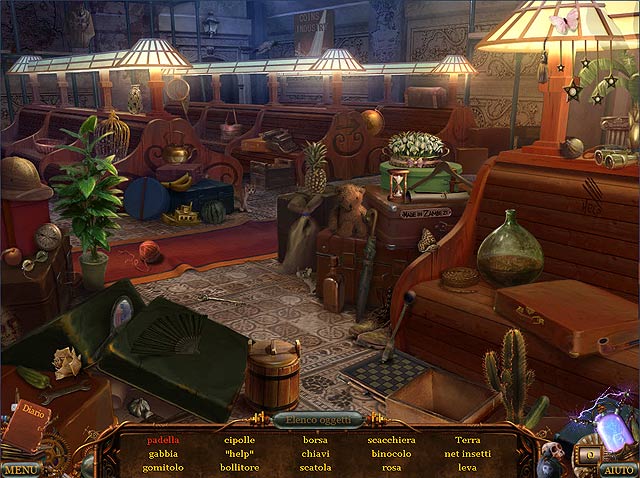
Task: Choose 'scacchiera' from the object list
Action: [x=391, y=439]
